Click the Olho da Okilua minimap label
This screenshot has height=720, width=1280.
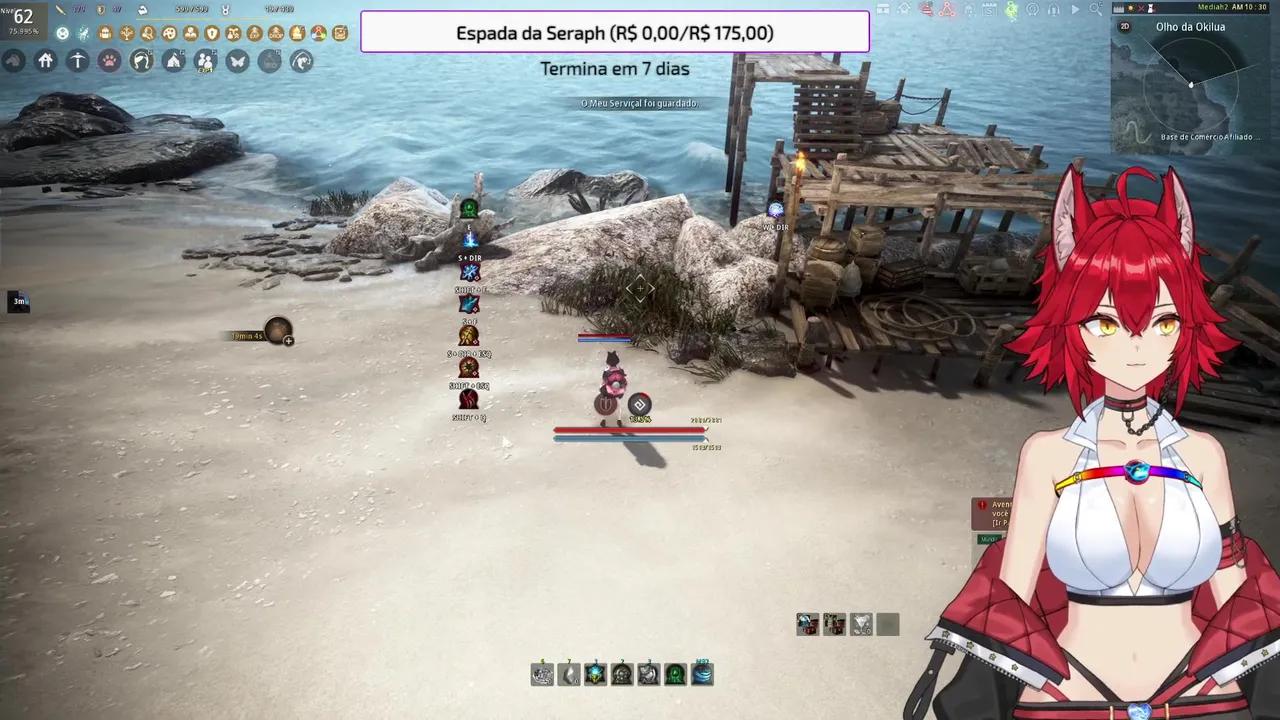coord(1190,27)
